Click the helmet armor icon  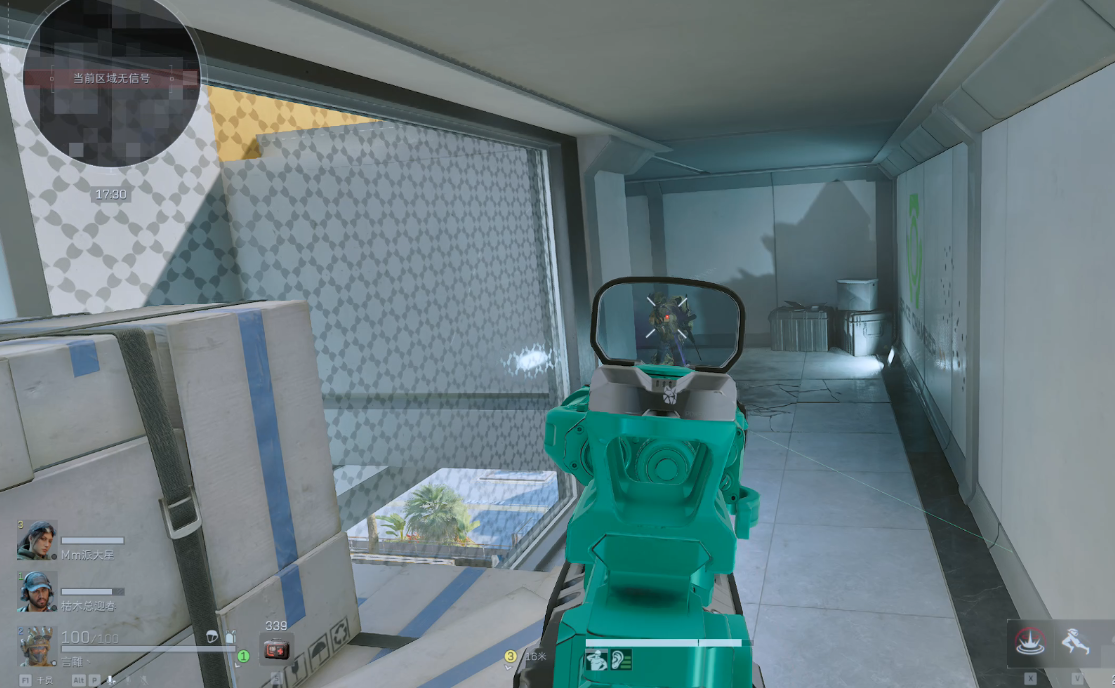212,636
